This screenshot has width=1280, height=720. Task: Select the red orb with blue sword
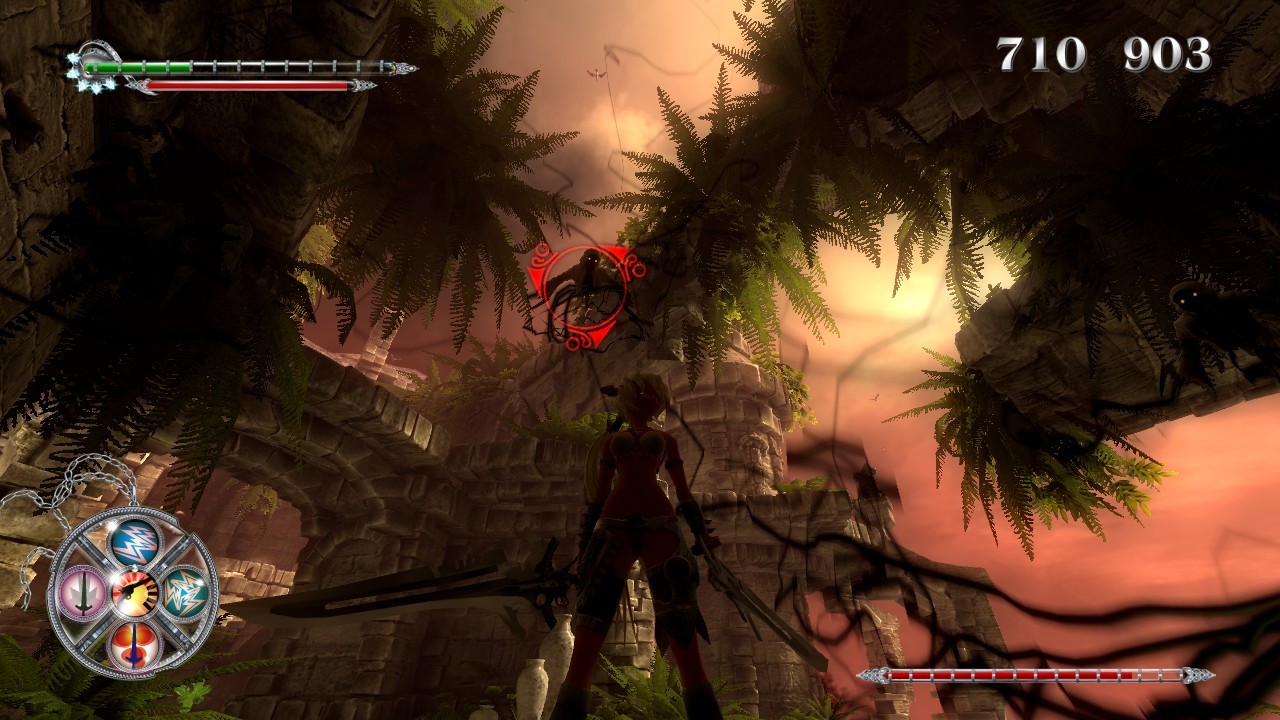[x=135, y=645]
